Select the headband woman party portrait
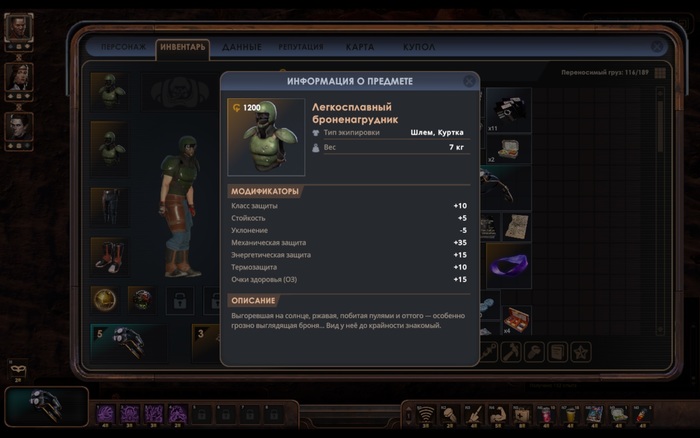 (19, 78)
